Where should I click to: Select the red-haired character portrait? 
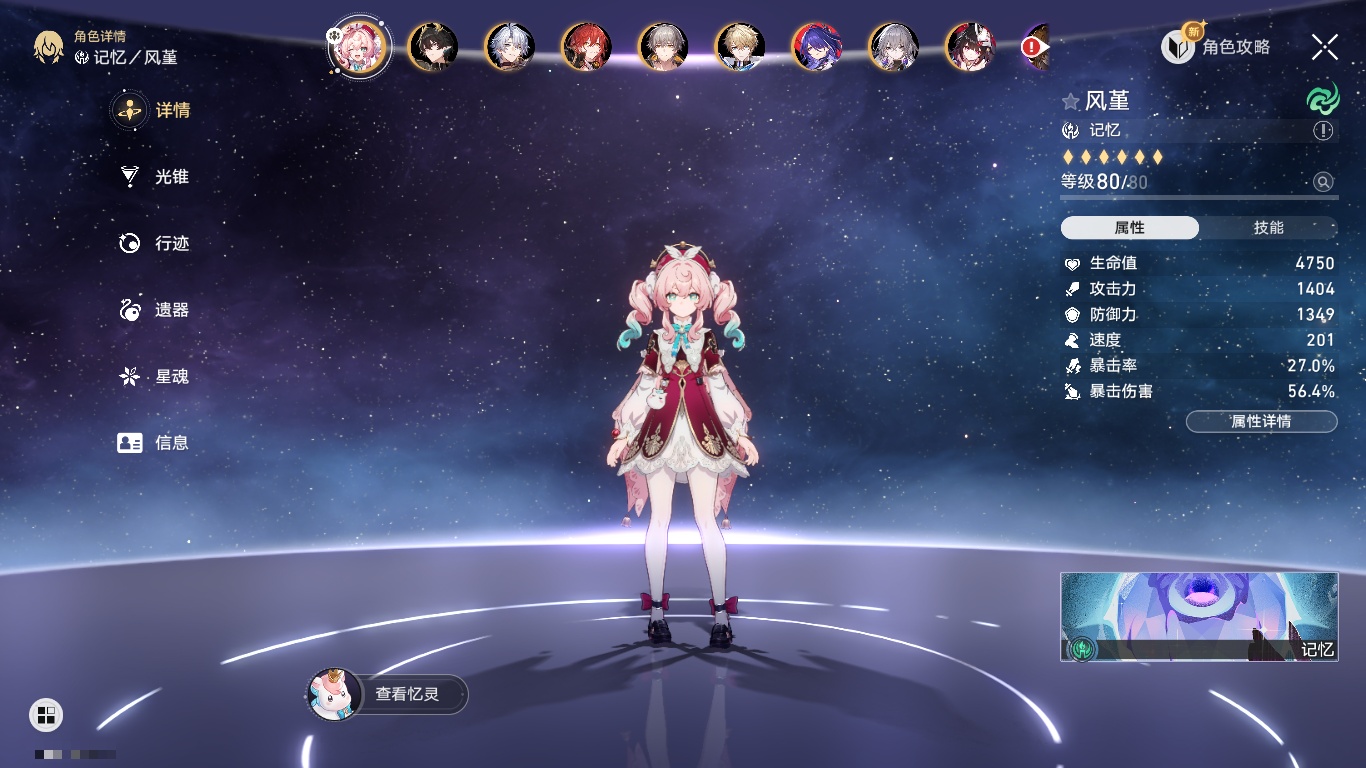(x=587, y=46)
